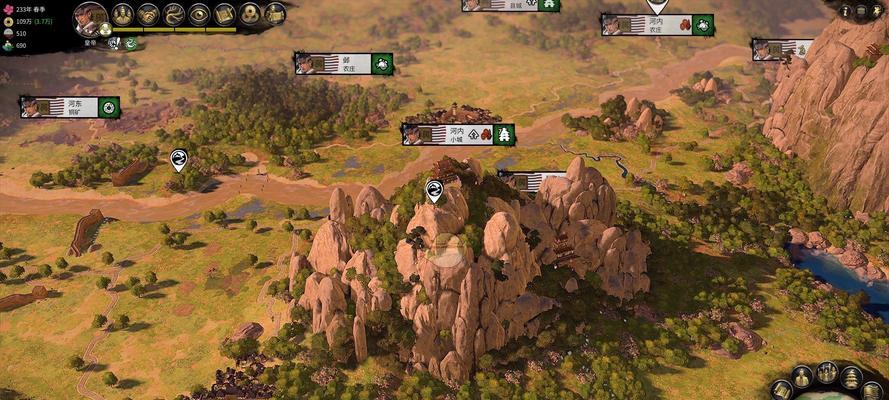Image resolution: width=889 pixels, height=400 pixels.
Task: Open the group of characters armies button
Action: 827,373
